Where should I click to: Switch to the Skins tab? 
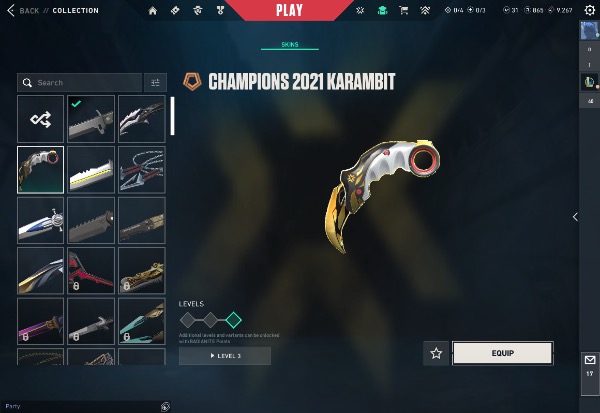[289, 46]
